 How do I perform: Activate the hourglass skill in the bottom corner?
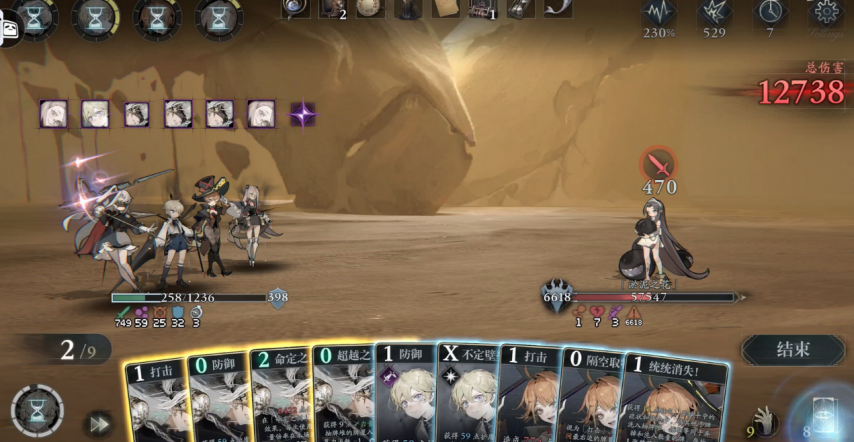37,411
